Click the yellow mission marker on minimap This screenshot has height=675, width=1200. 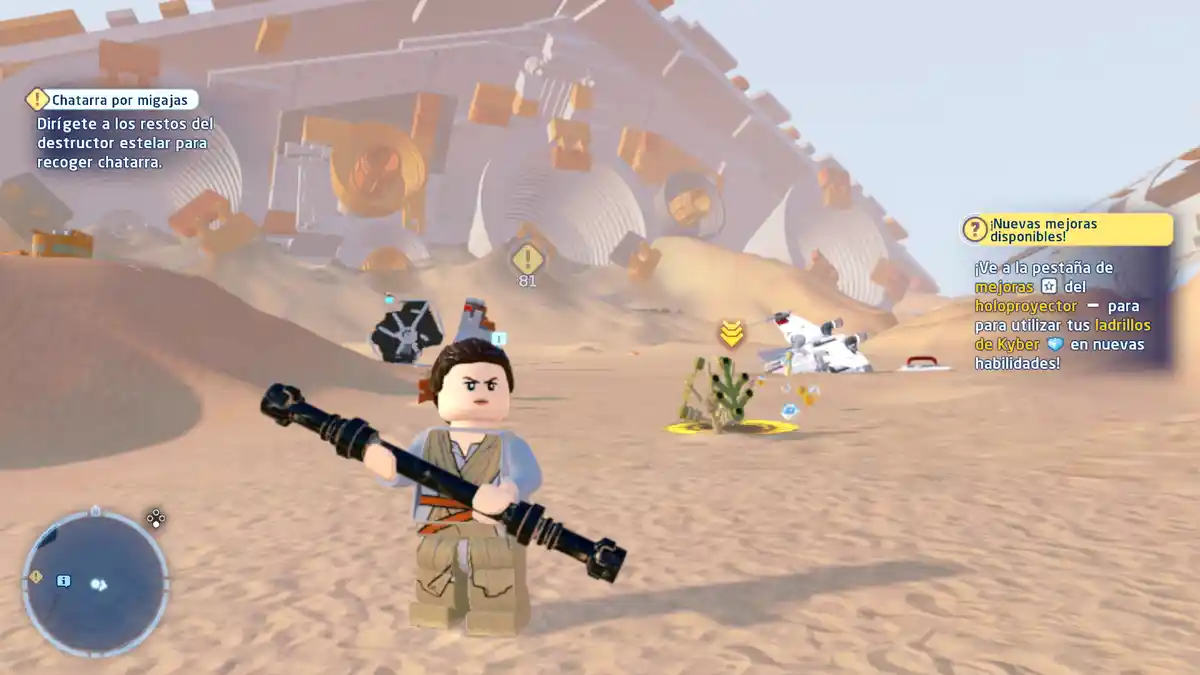point(36,577)
